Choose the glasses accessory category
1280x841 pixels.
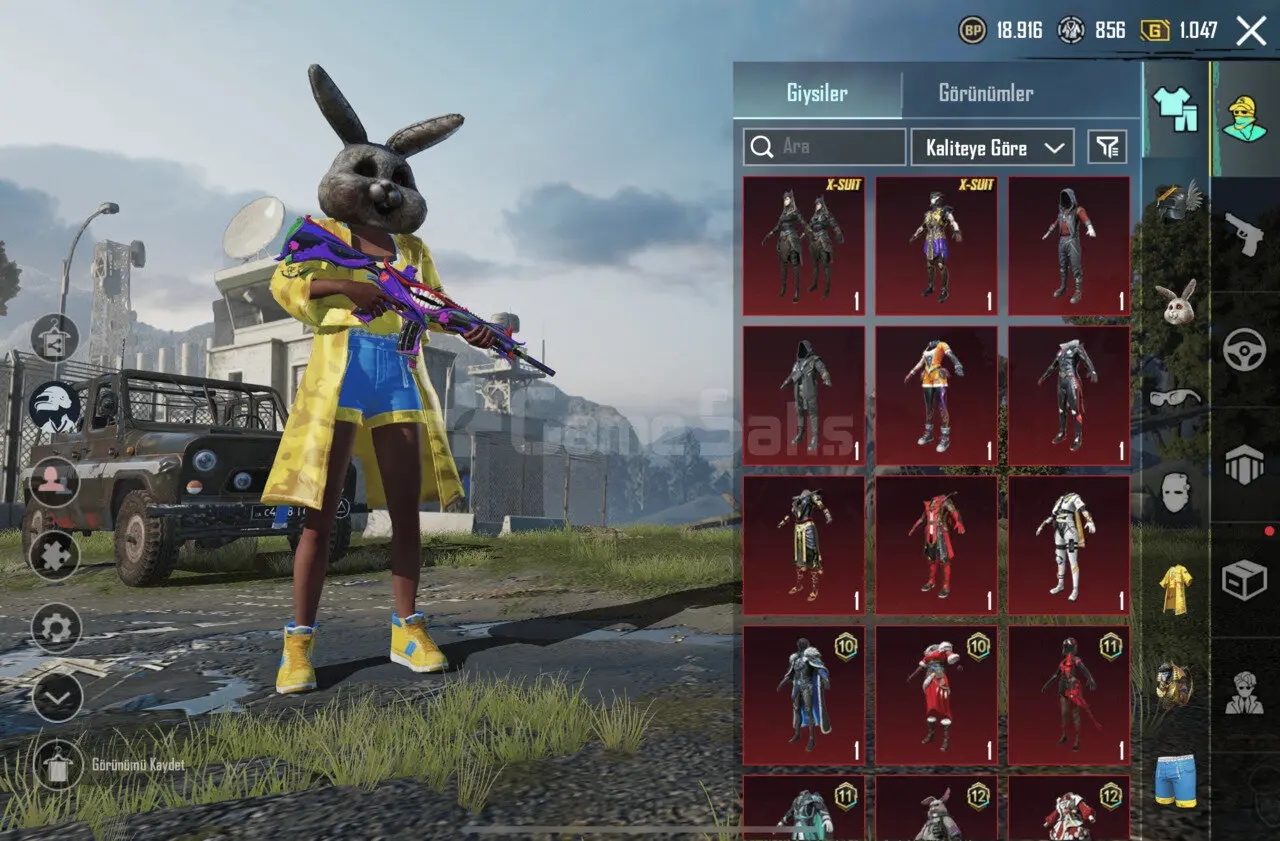[x=1176, y=398]
